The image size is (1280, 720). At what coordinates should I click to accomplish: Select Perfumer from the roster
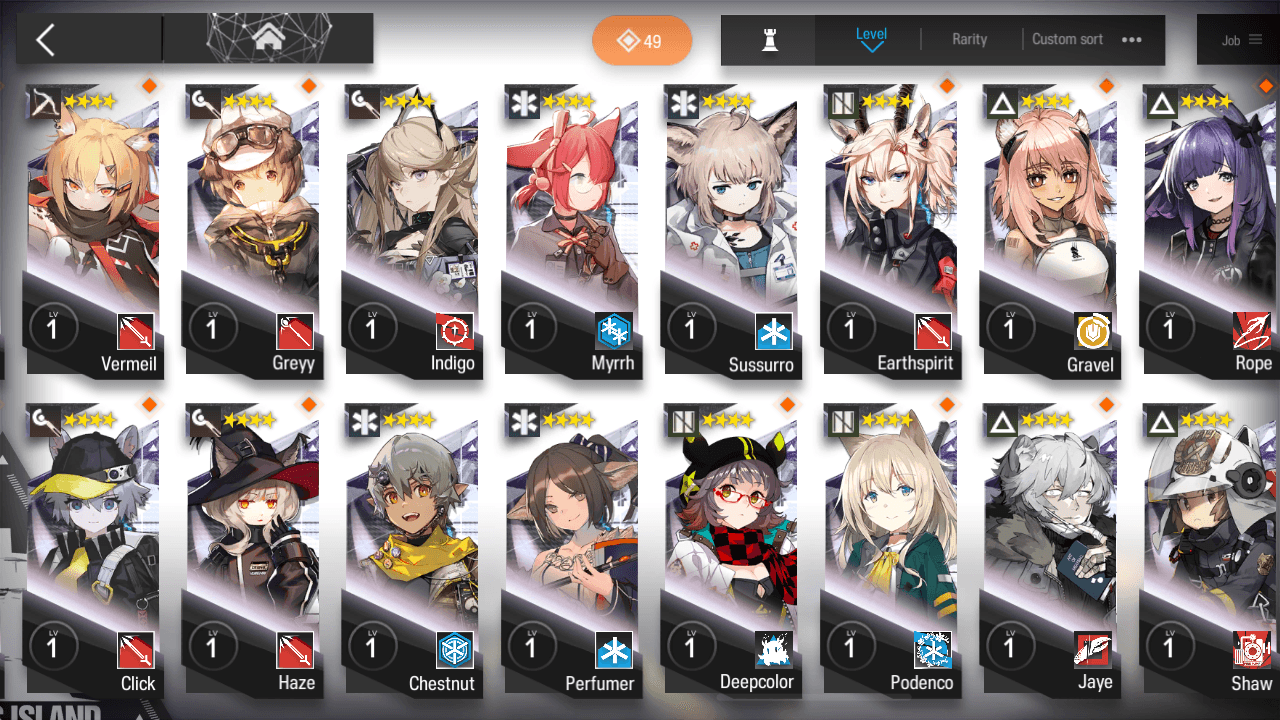pyautogui.click(x=572, y=550)
